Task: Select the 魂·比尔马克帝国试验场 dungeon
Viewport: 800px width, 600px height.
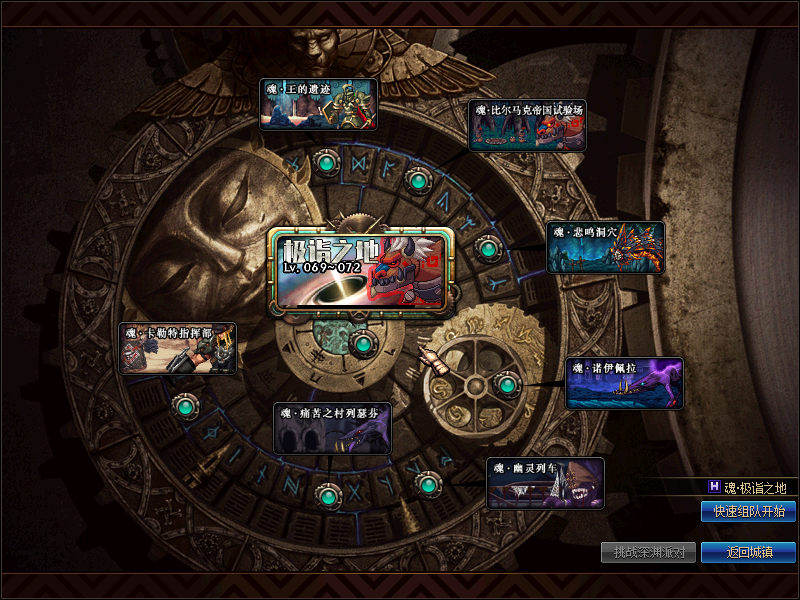Action: point(527,125)
